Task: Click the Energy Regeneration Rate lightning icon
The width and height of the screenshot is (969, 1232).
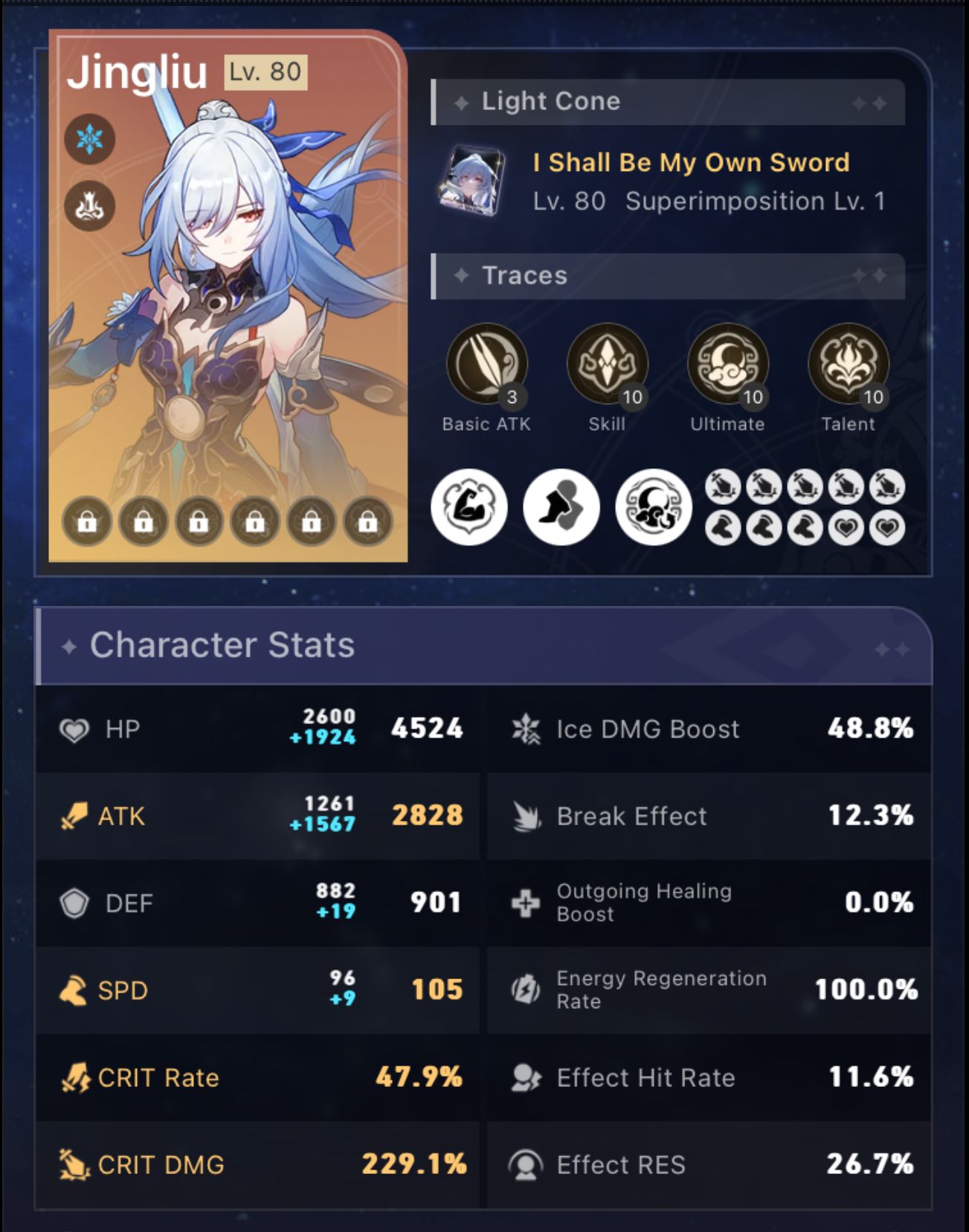Action: [525, 990]
